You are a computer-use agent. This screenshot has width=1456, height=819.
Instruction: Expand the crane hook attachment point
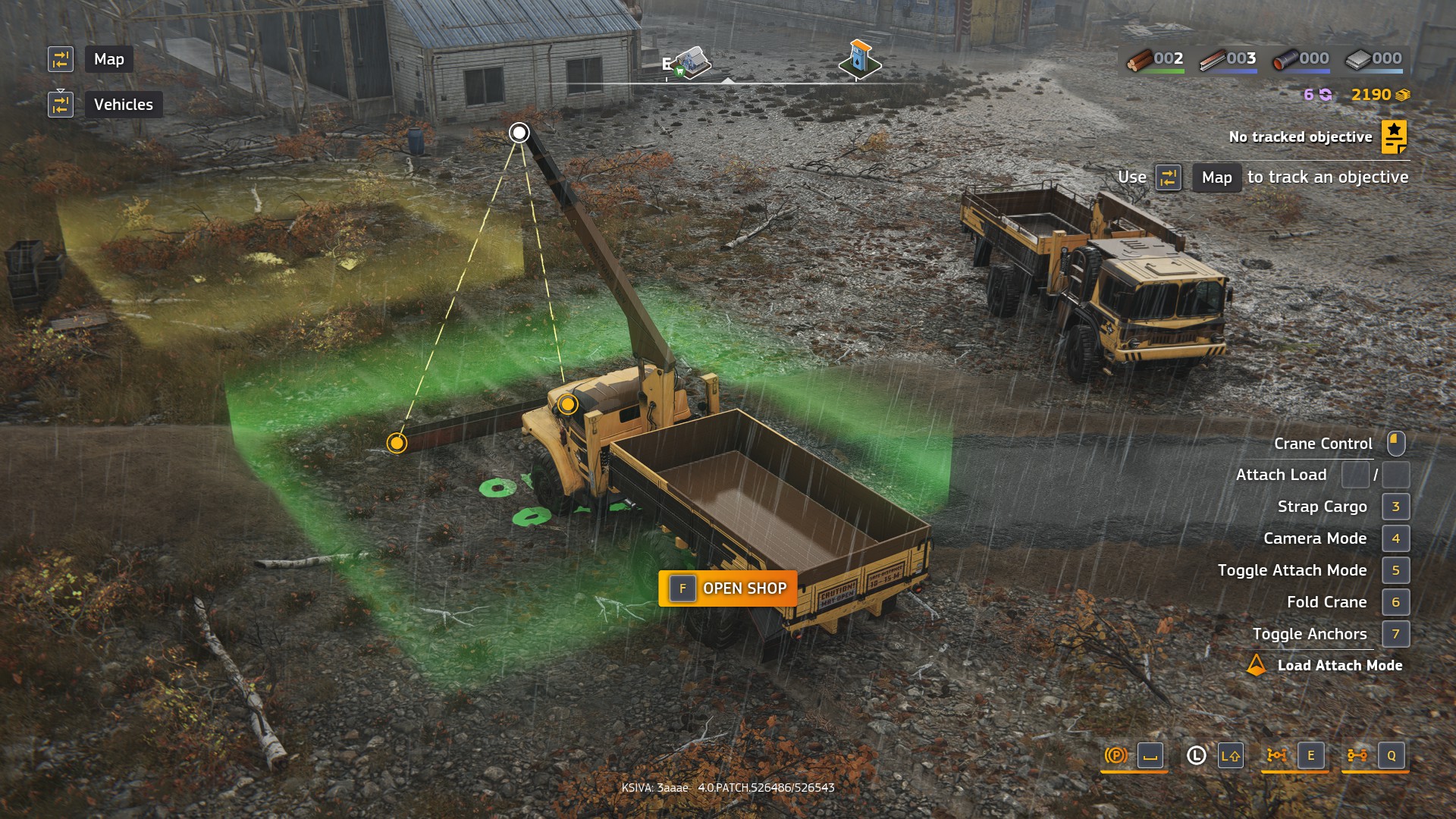click(x=567, y=405)
